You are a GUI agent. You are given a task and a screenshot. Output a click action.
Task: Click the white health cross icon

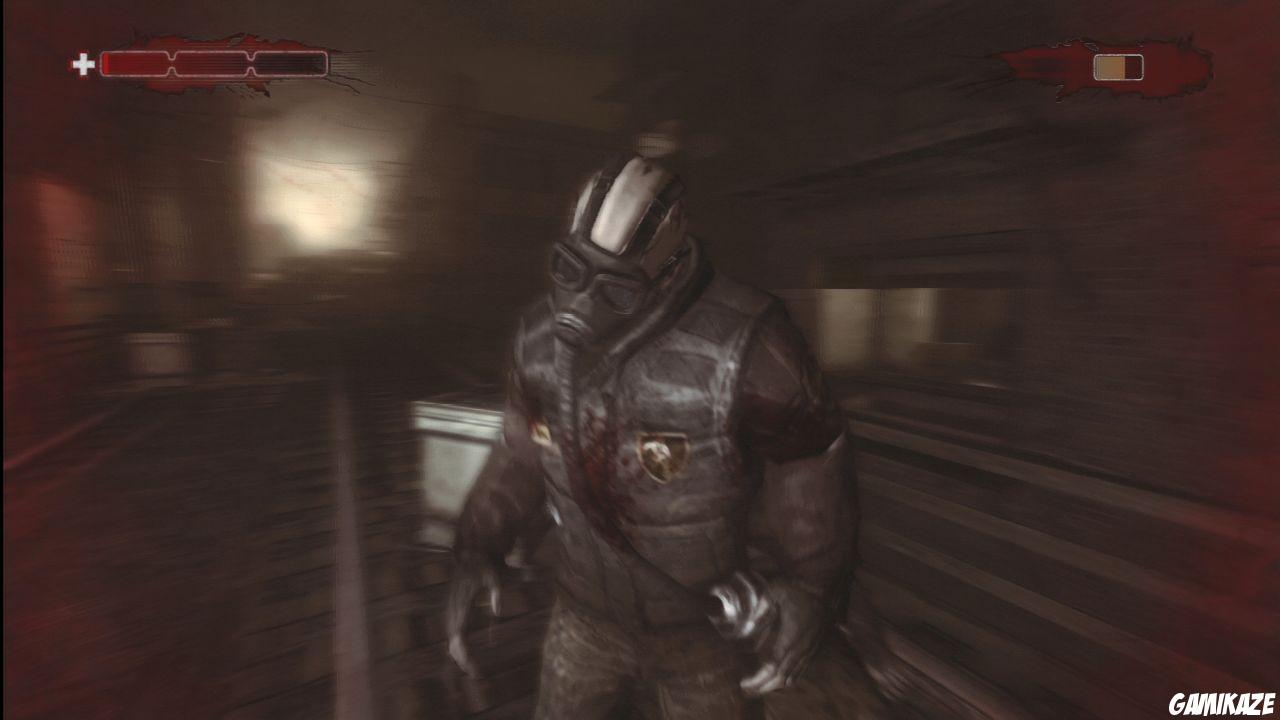[x=86, y=66]
